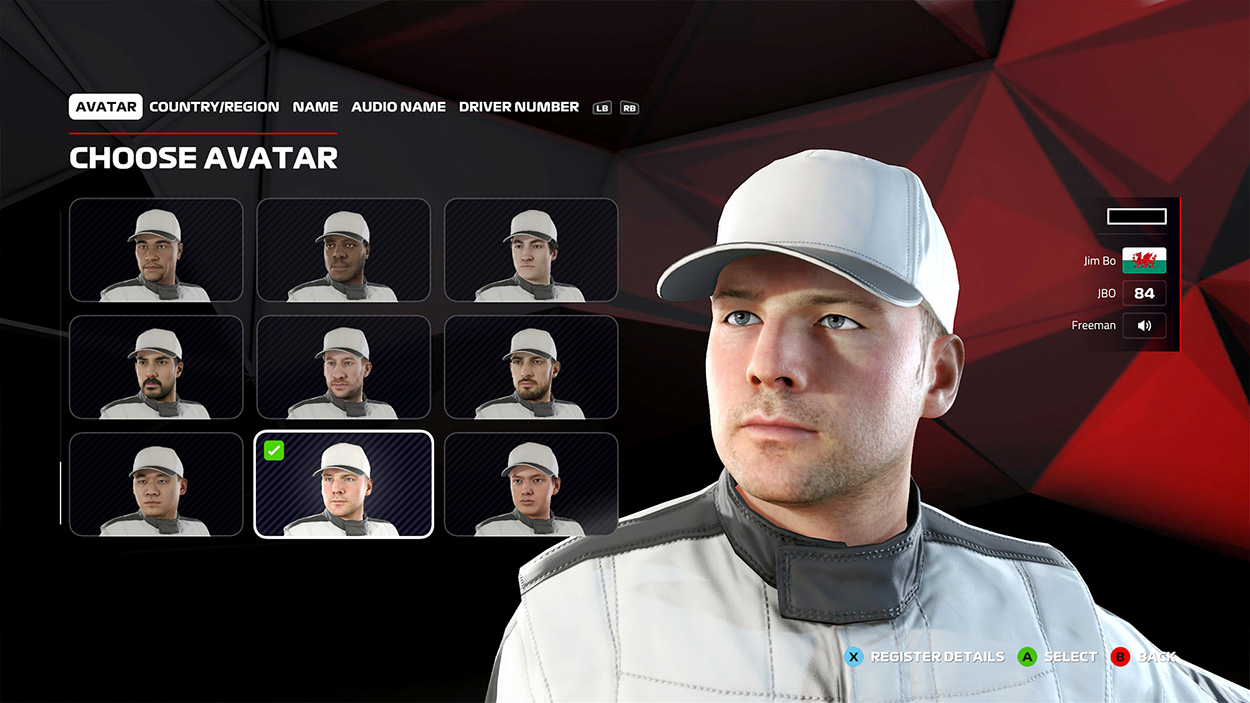1250x703 pixels.
Task: Select the darkest-skinned avatar tile
Action: pos(343,250)
